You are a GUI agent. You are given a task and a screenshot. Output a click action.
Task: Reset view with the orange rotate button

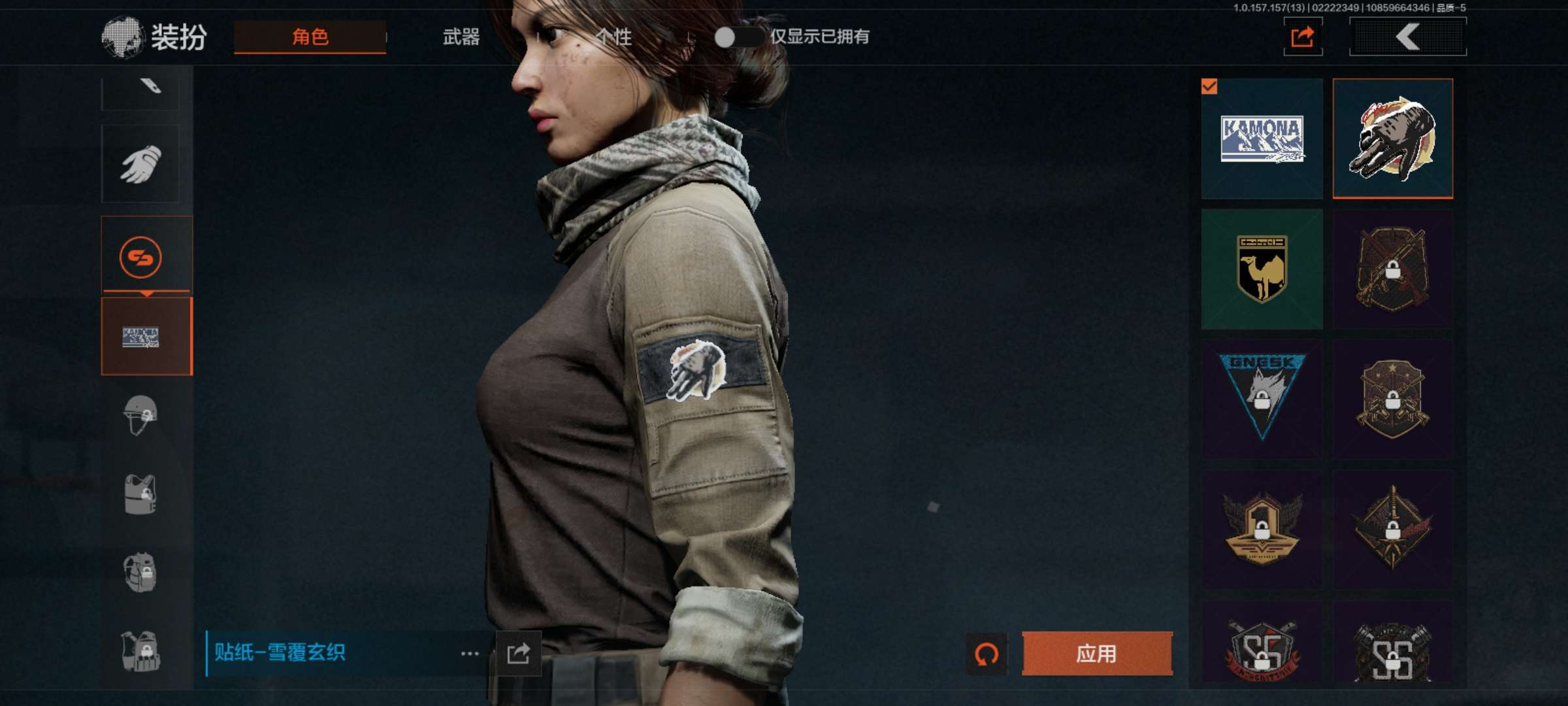pos(986,653)
